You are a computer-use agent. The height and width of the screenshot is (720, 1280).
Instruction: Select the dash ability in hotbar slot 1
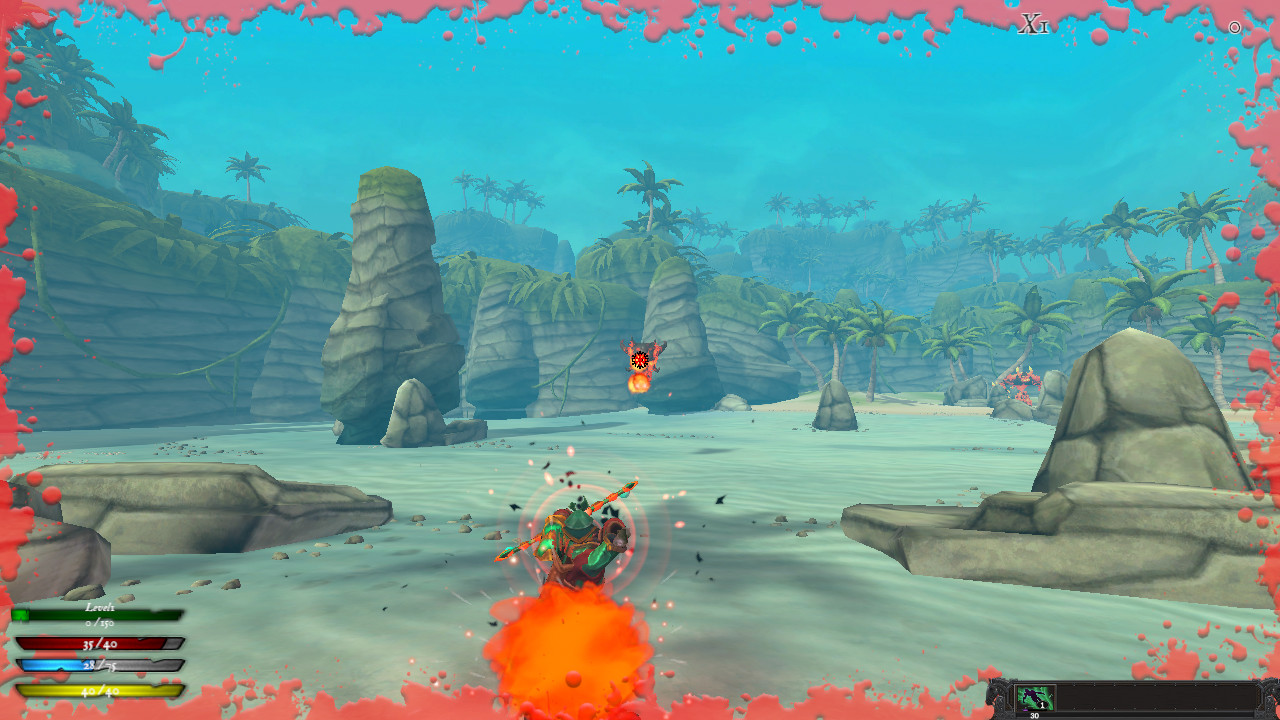coord(1035,697)
